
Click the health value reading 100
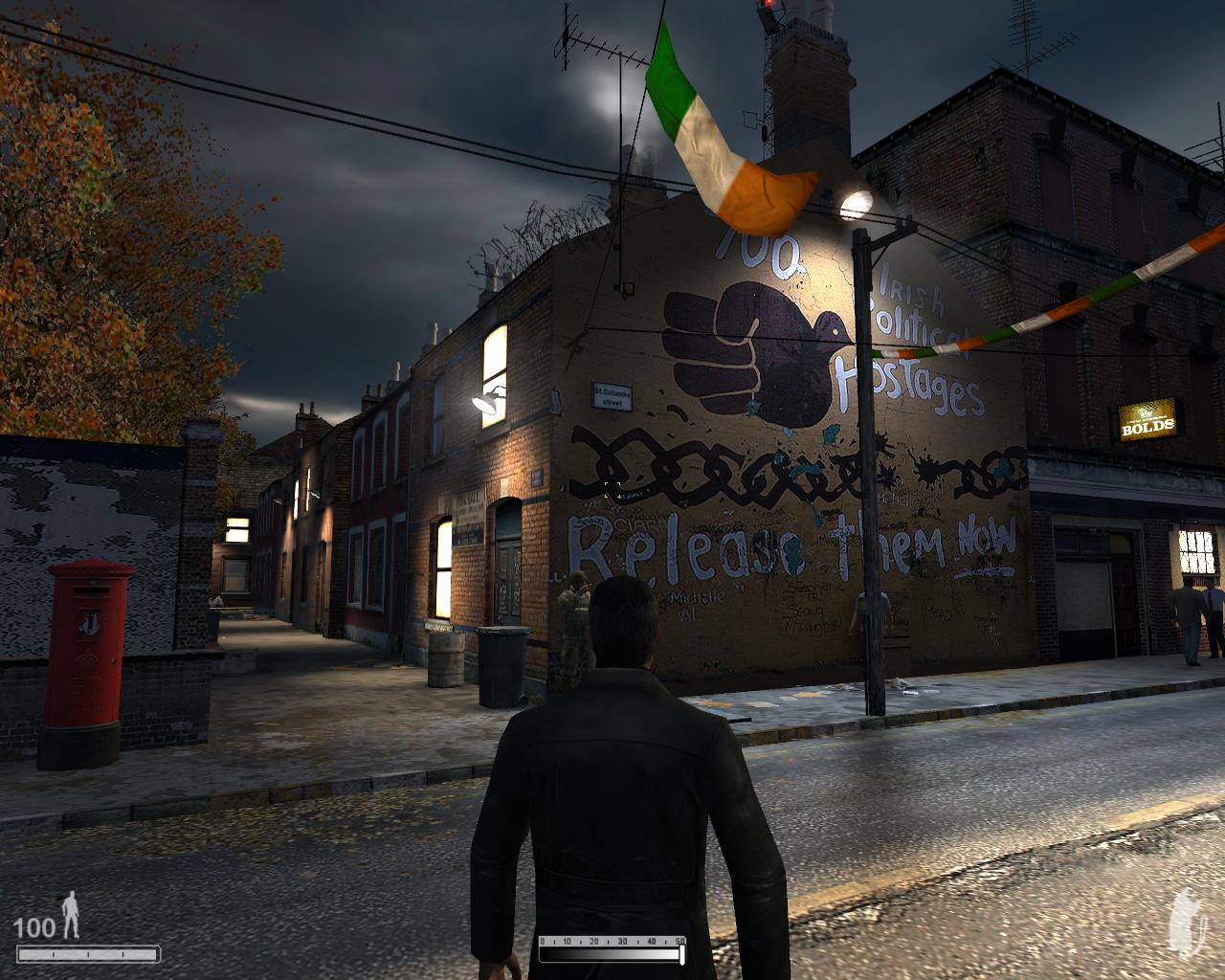[x=34, y=927]
